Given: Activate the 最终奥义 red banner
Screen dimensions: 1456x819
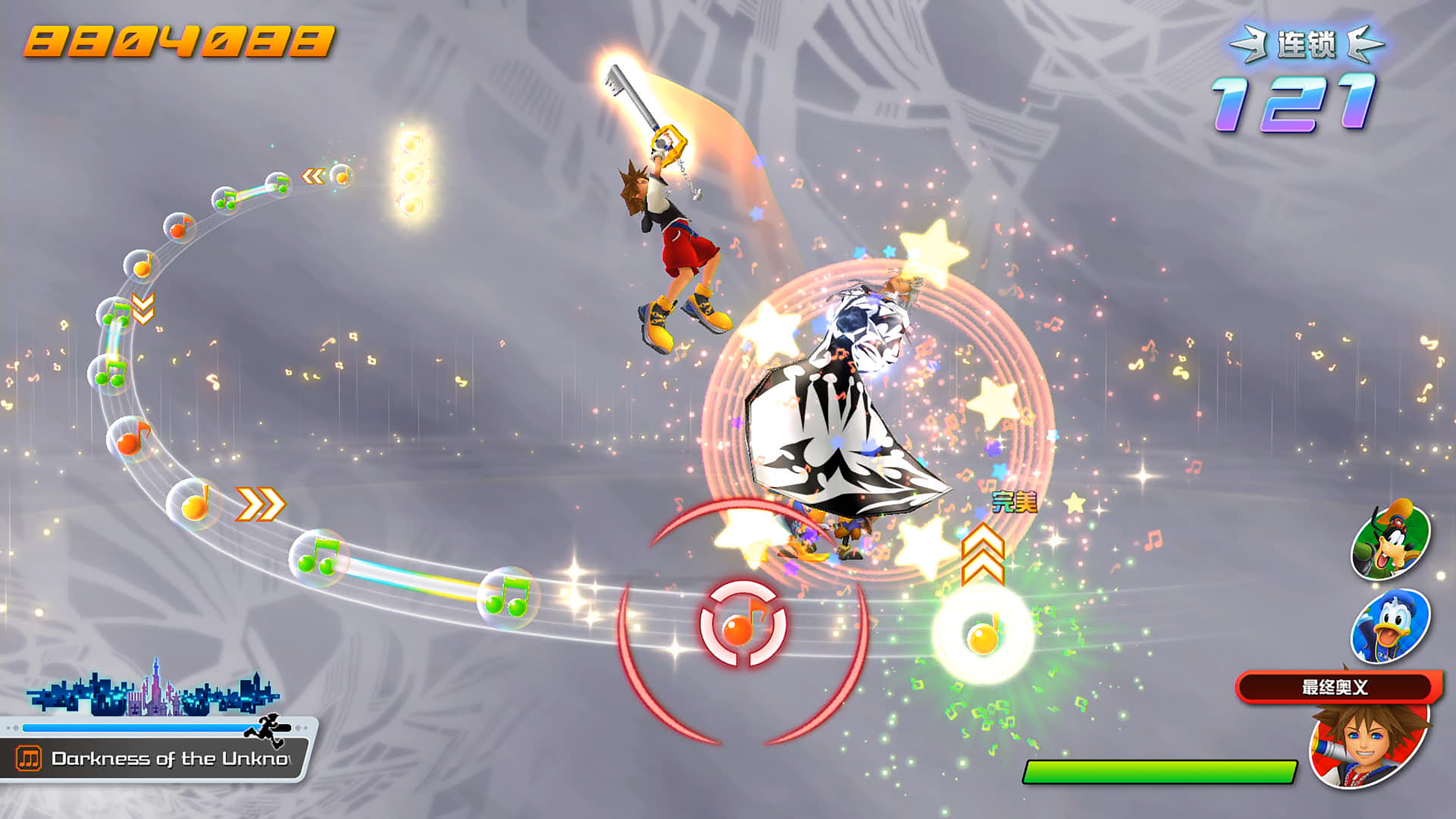Looking at the screenshot, I should click(x=1335, y=687).
